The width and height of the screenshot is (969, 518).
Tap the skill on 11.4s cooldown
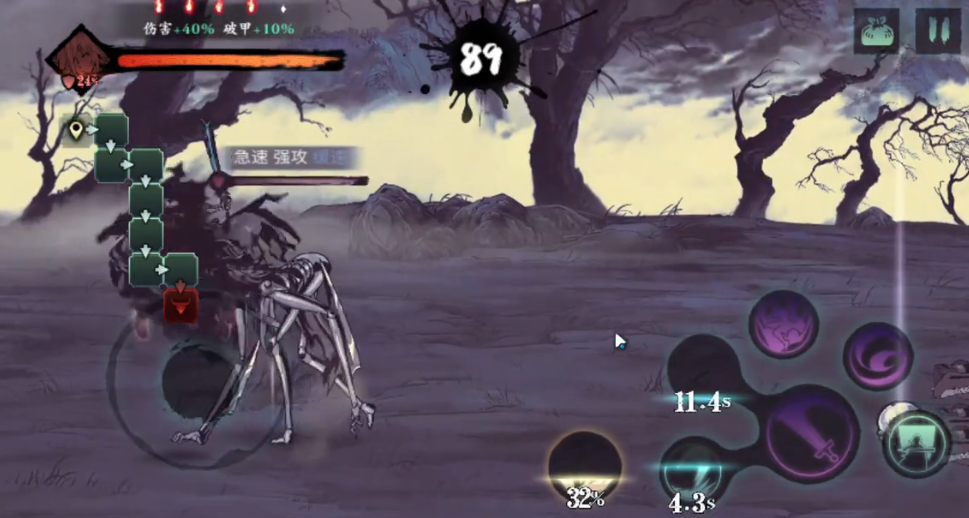(704, 372)
